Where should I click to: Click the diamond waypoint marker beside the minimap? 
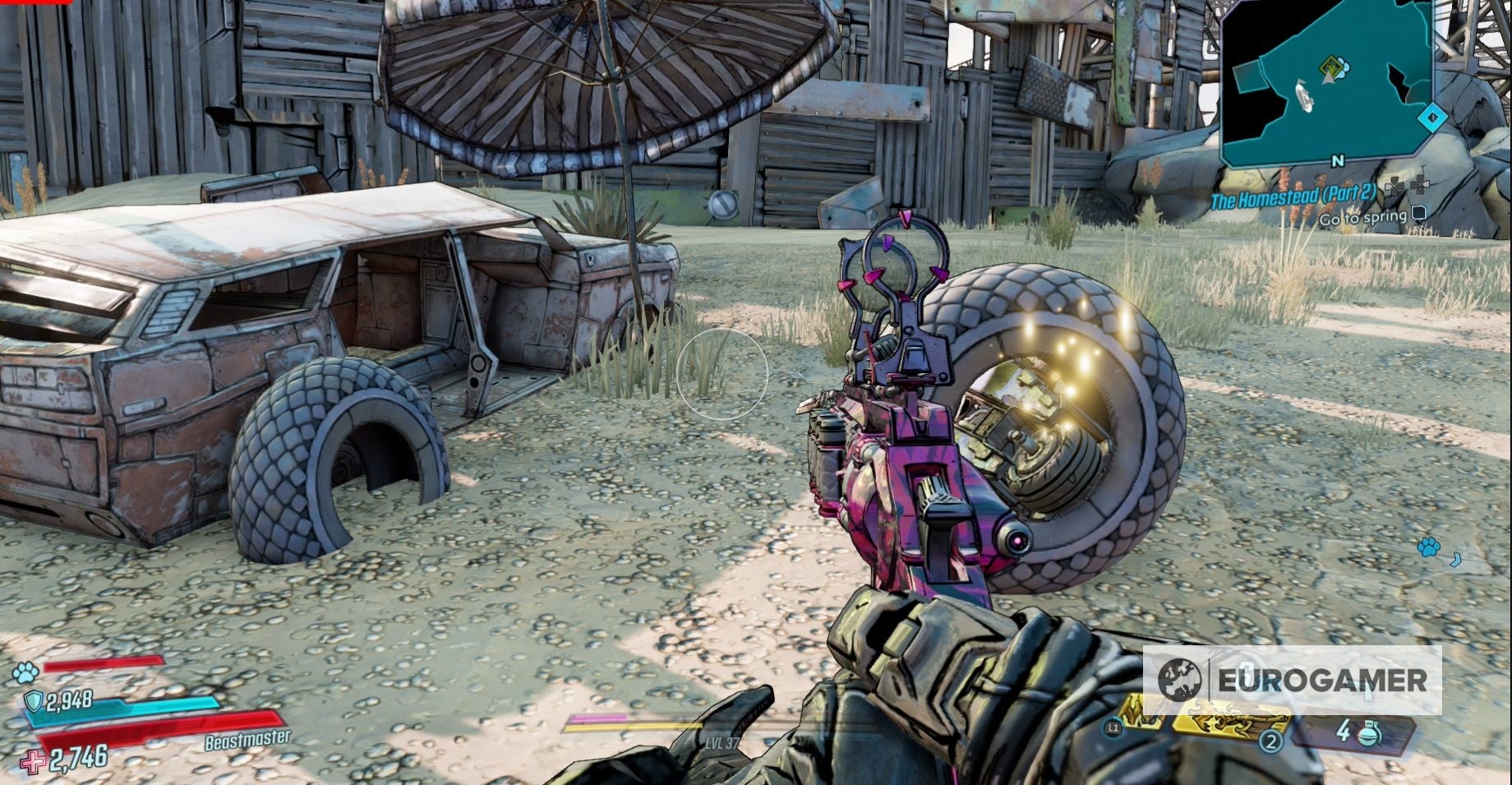tap(1432, 118)
